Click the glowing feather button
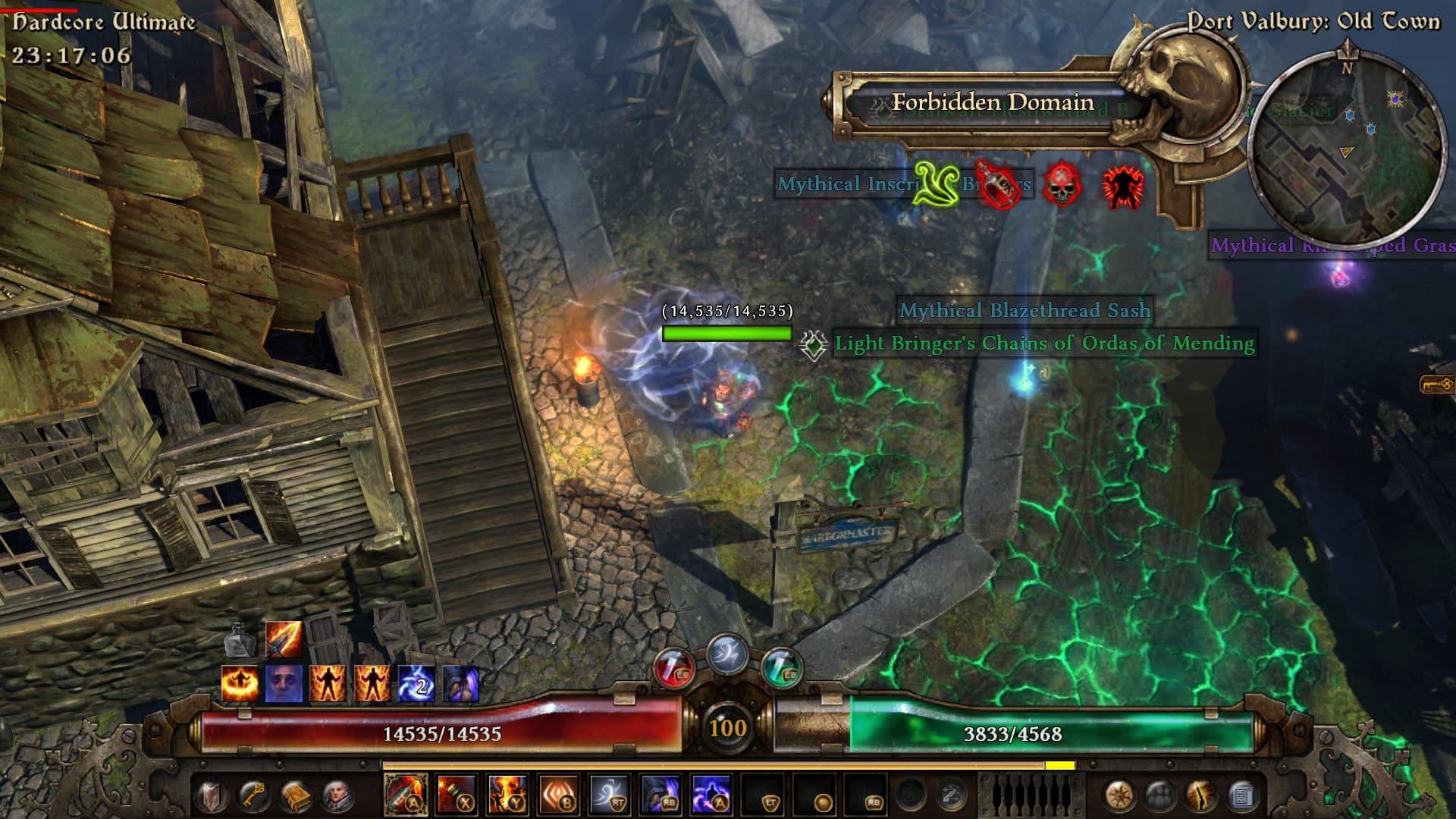The height and width of the screenshot is (819, 1456). (1201, 795)
